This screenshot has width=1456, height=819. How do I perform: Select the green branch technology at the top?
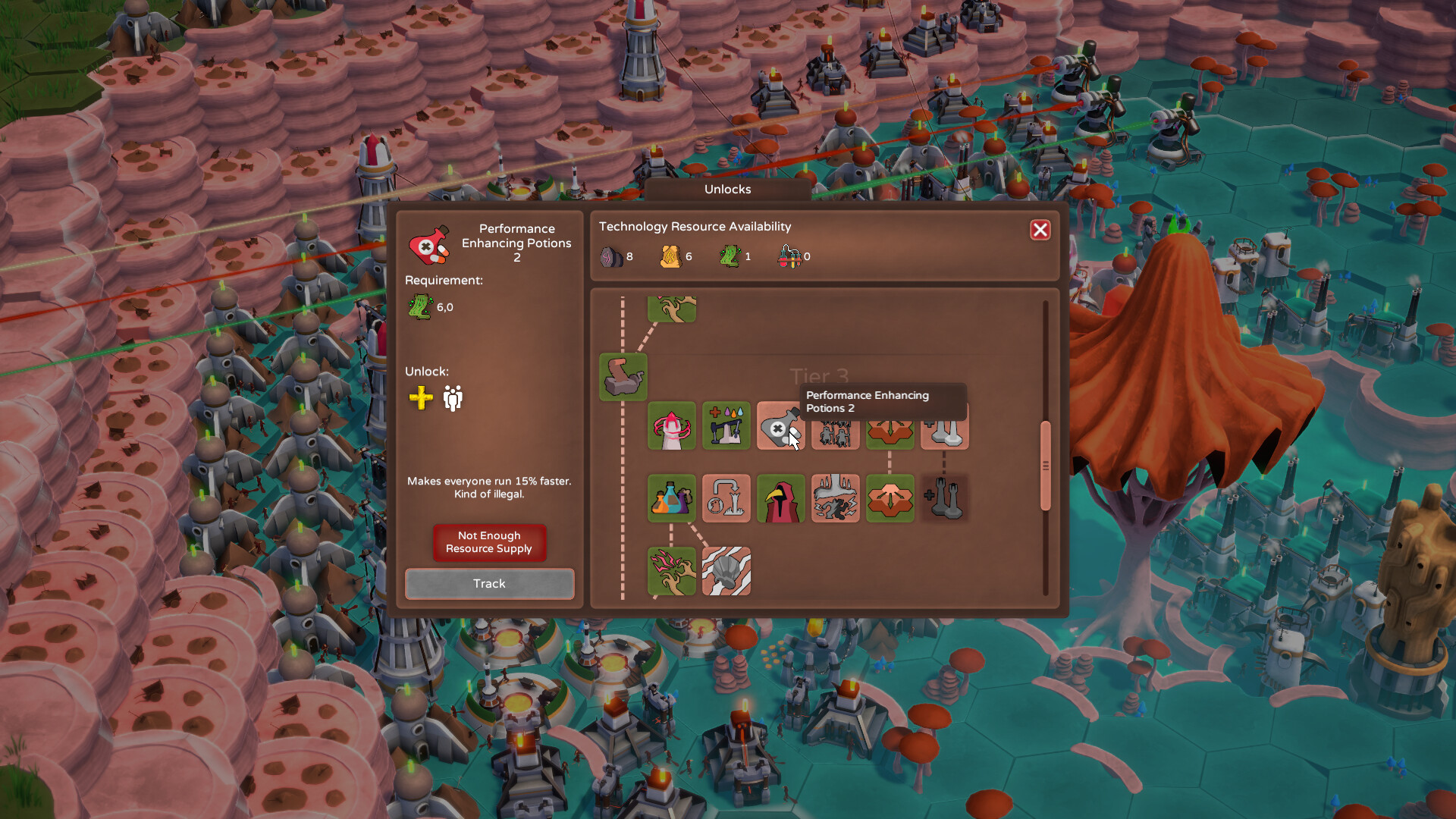673,309
